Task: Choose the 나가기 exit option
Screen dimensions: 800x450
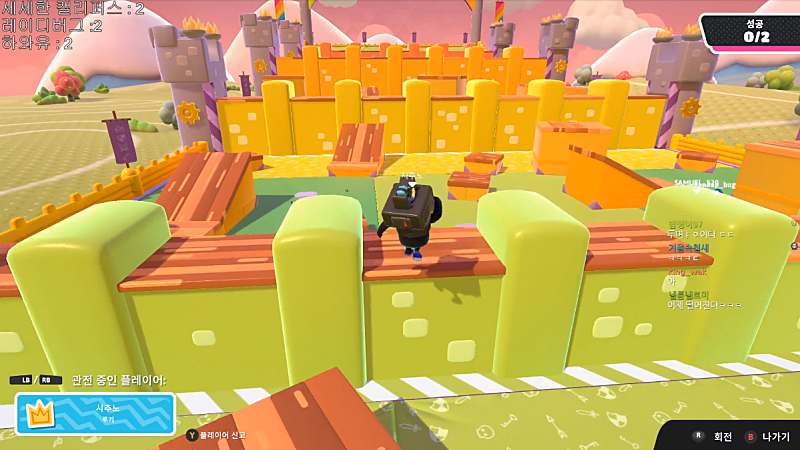Action: coord(767,437)
